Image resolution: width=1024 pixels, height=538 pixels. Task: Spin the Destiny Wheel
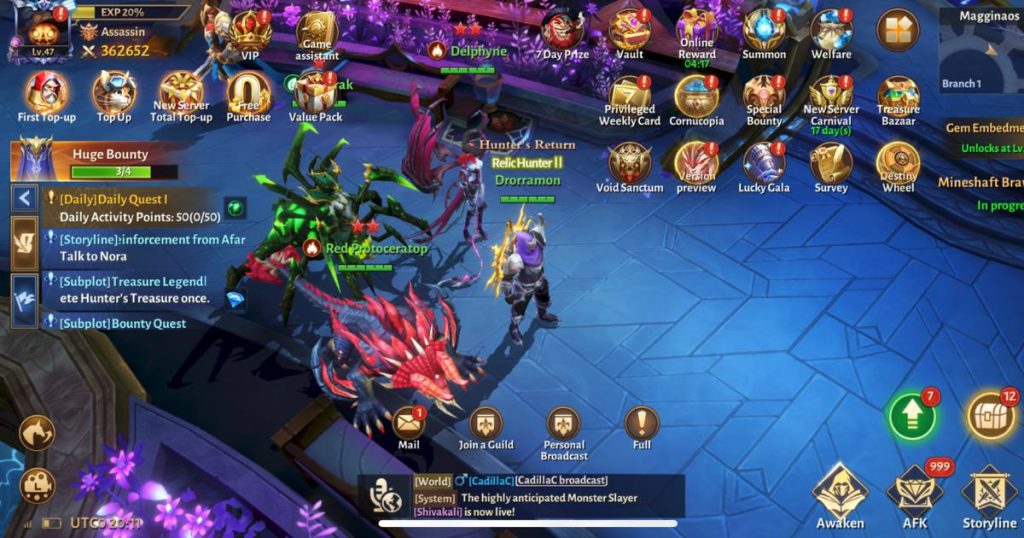898,163
